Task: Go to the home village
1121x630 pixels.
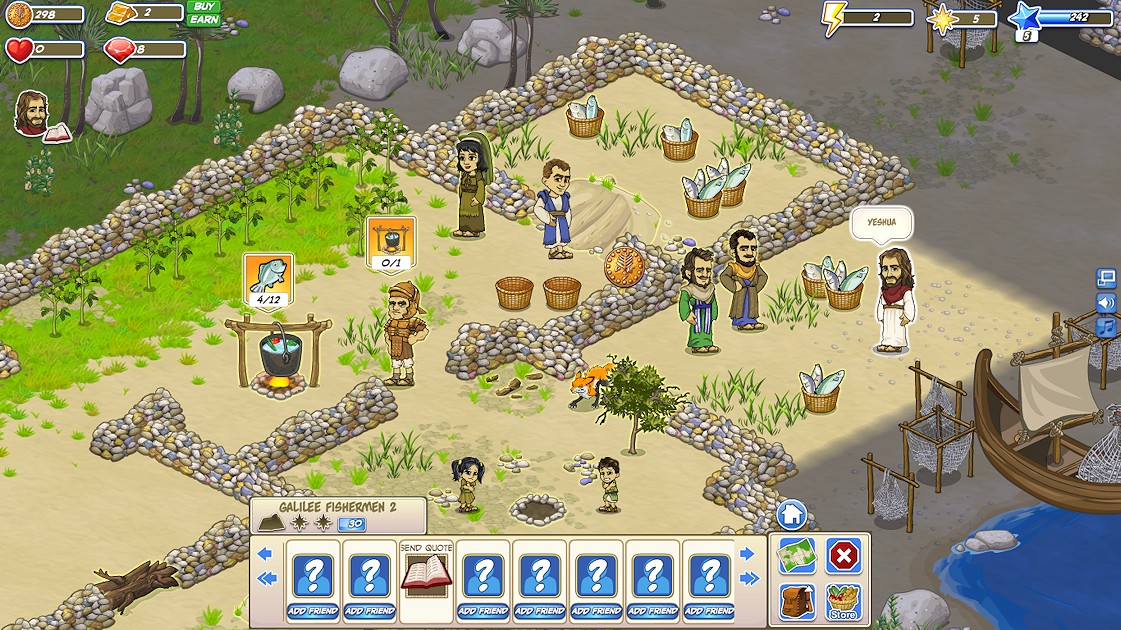Action: coord(791,516)
